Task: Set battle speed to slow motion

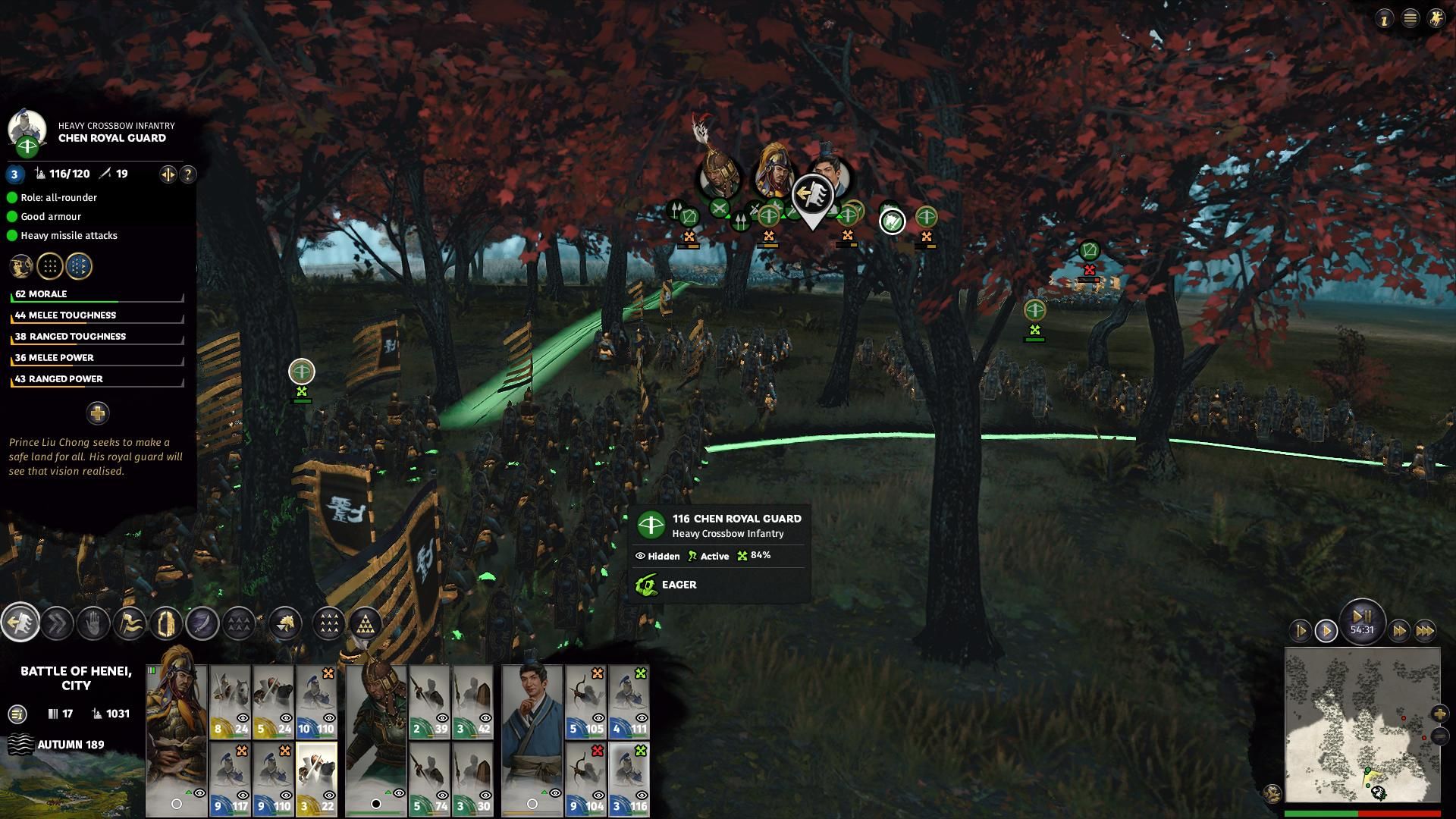Action: point(1300,630)
